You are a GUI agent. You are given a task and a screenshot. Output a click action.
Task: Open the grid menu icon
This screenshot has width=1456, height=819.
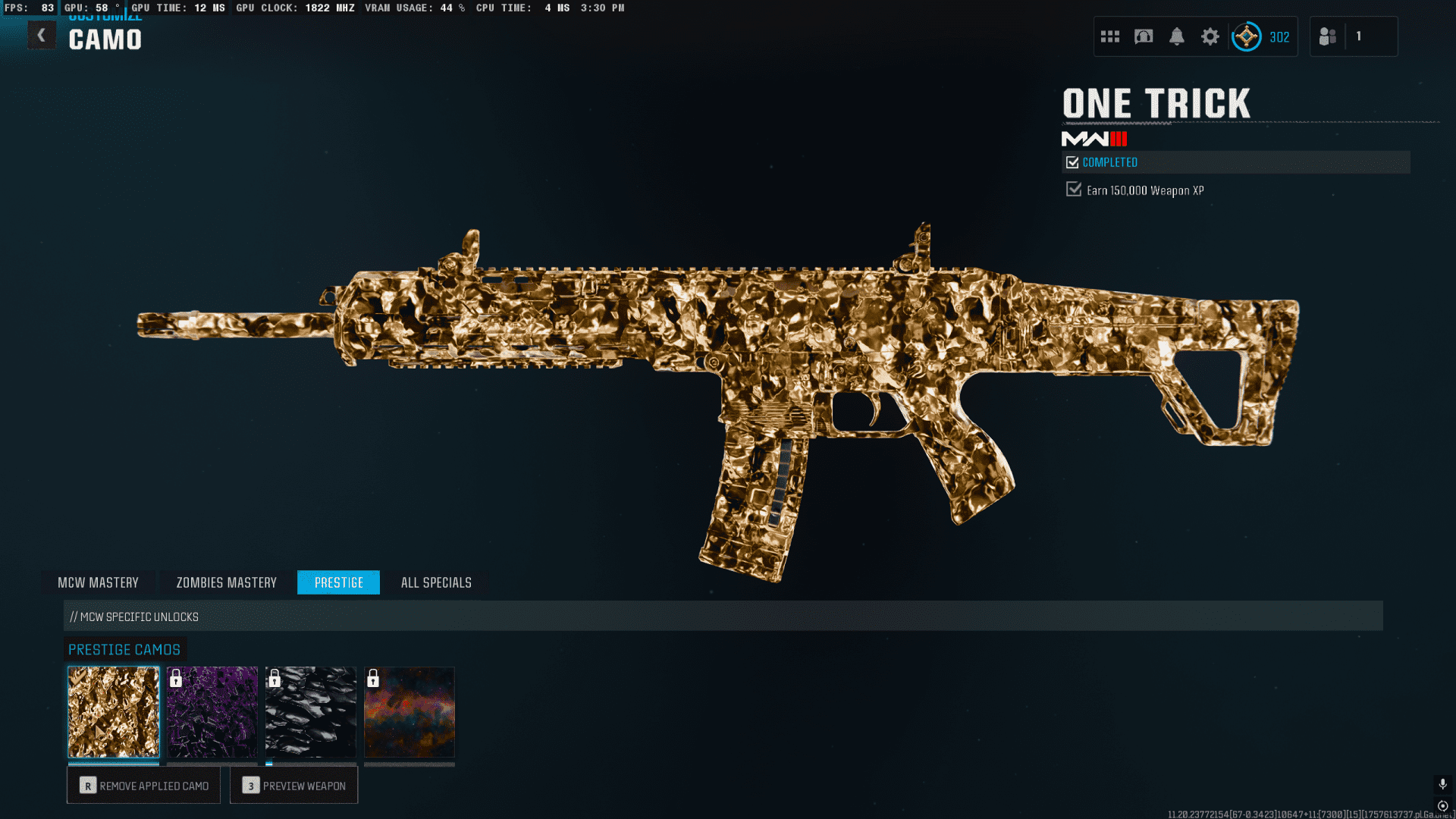point(1110,36)
